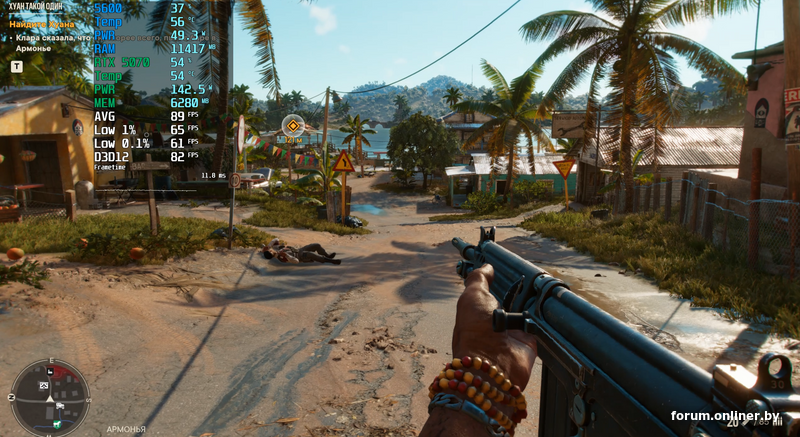The width and height of the screenshot is (800, 437).
Task: Open the "Найдите Хуана" quest tracker
Action: click(41, 22)
